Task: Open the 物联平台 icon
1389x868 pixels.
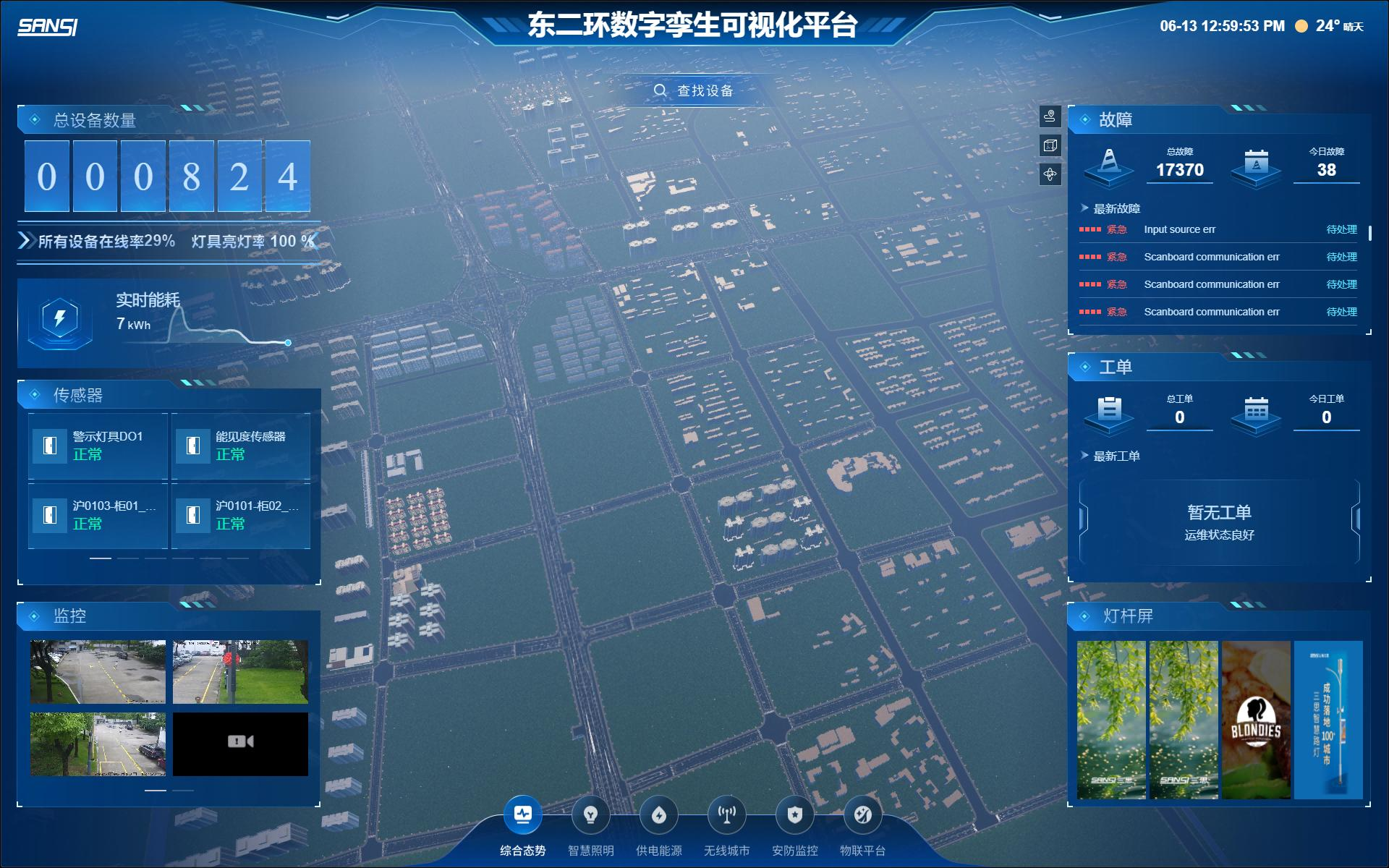Action: [862, 813]
